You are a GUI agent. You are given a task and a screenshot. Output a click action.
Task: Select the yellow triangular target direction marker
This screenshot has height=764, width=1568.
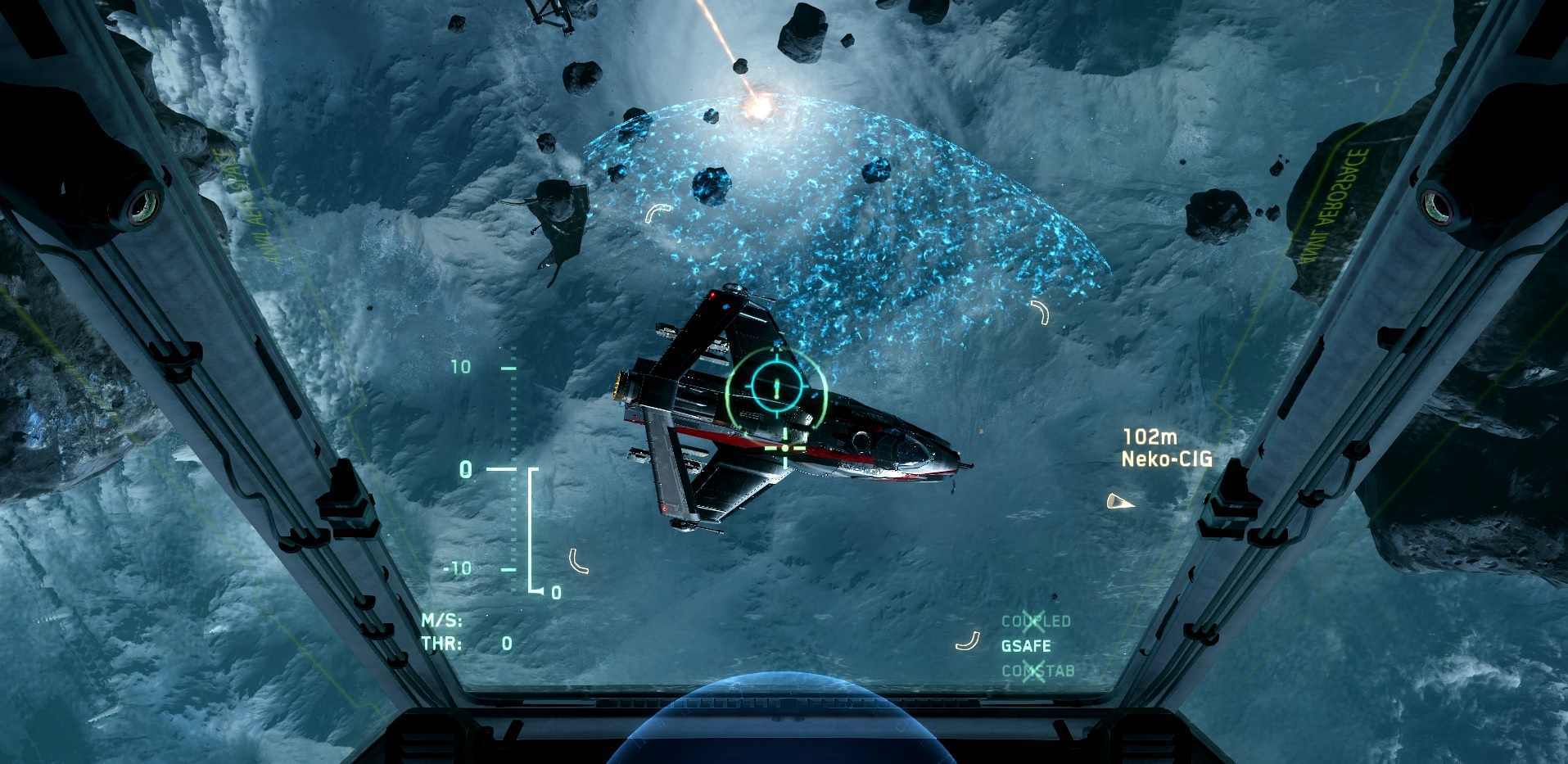tap(1119, 501)
